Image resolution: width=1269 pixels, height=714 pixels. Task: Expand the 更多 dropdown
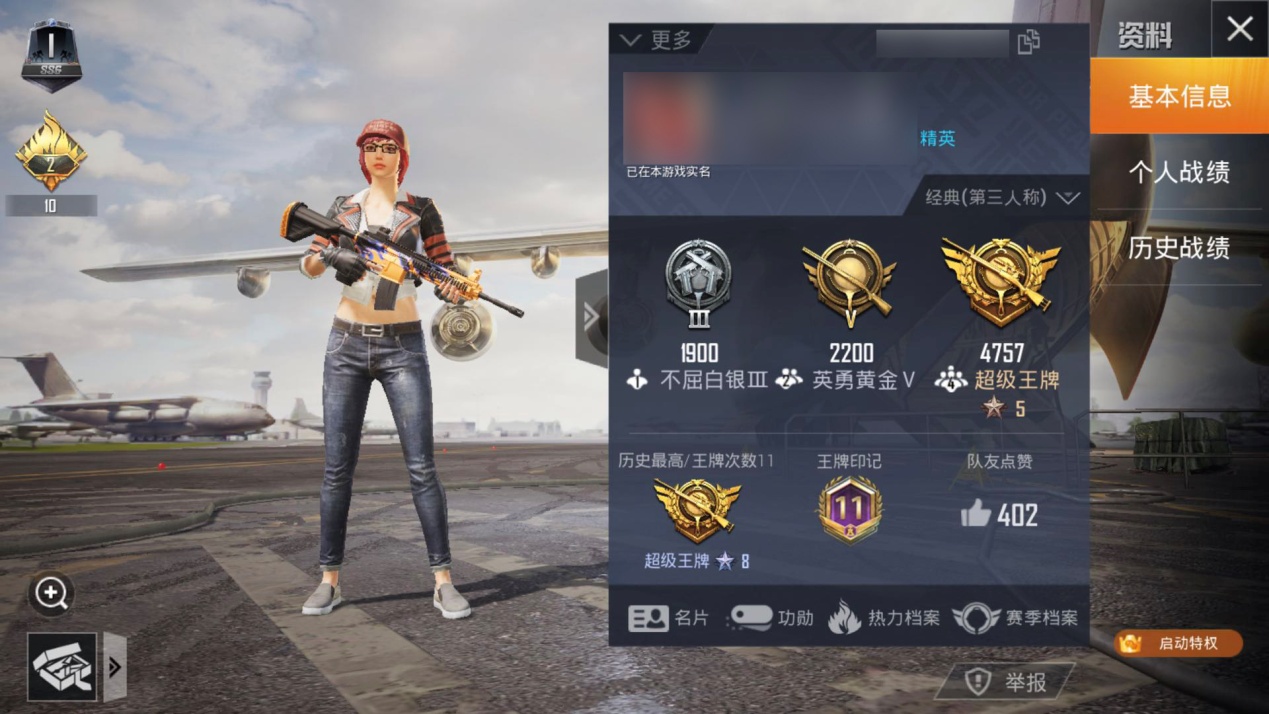pyautogui.click(x=657, y=40)
